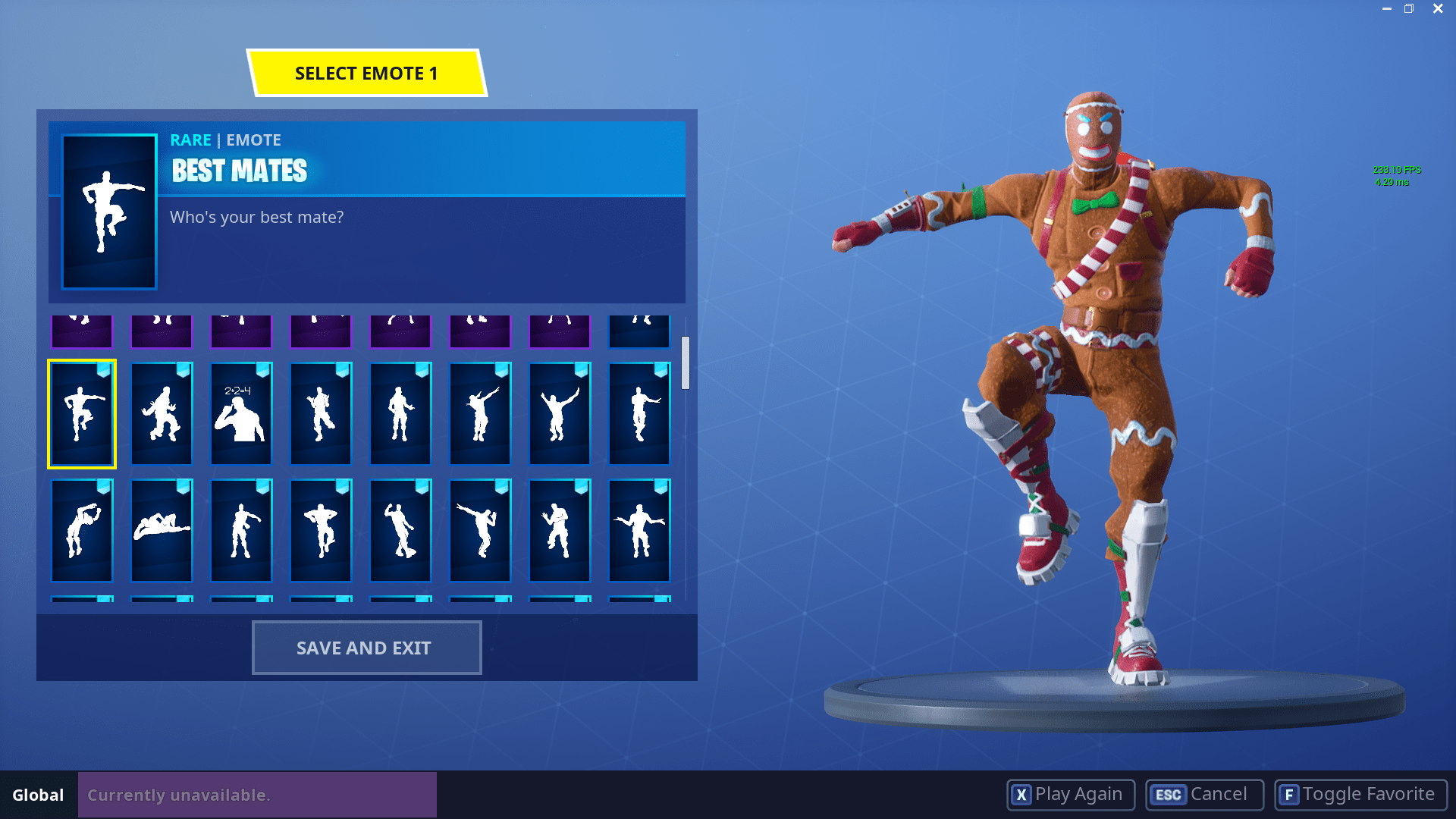The image size is (1456, 819).
Task: Click the Who's your best mate description text
Action: pyautogui.click(x=256, y=218)
